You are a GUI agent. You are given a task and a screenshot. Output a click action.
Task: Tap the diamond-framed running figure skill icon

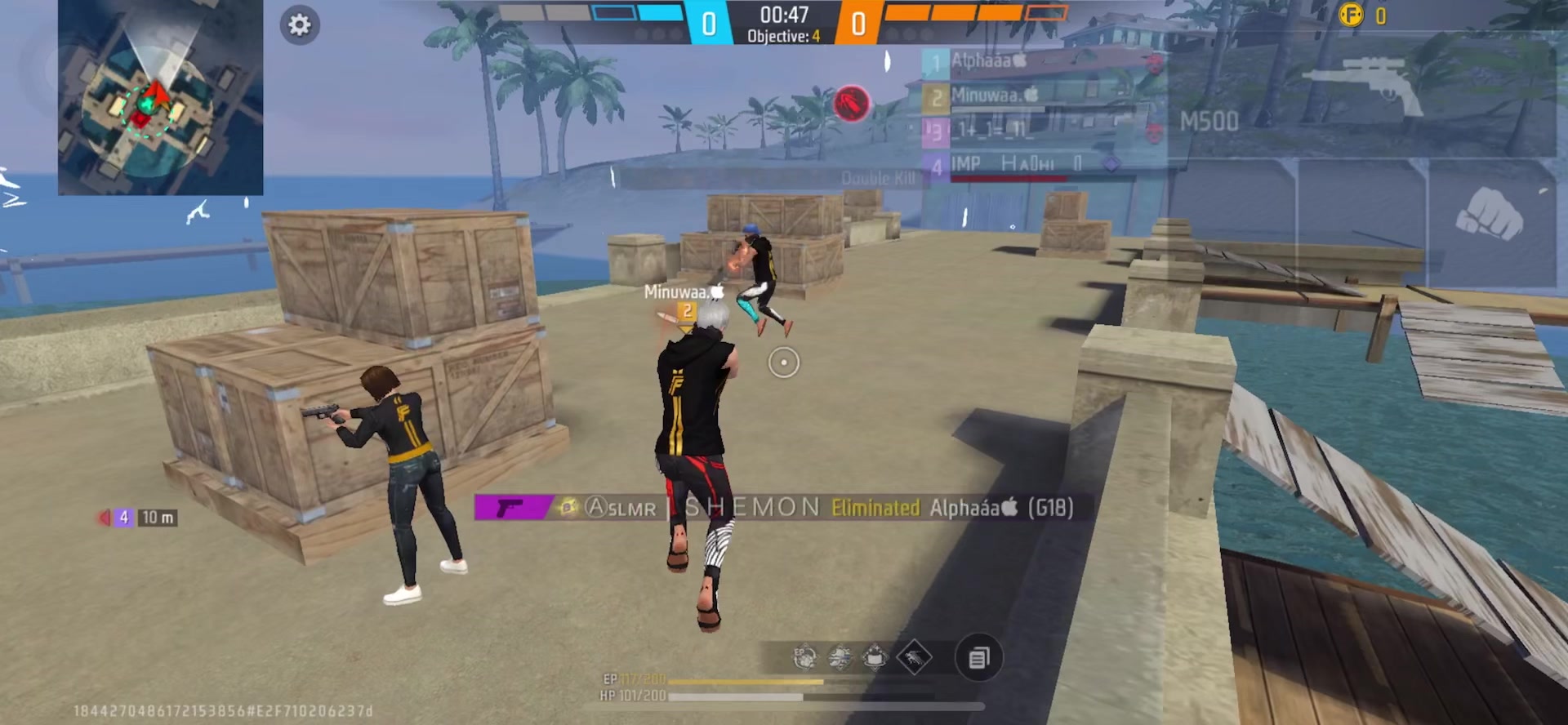tap(914, 657)
